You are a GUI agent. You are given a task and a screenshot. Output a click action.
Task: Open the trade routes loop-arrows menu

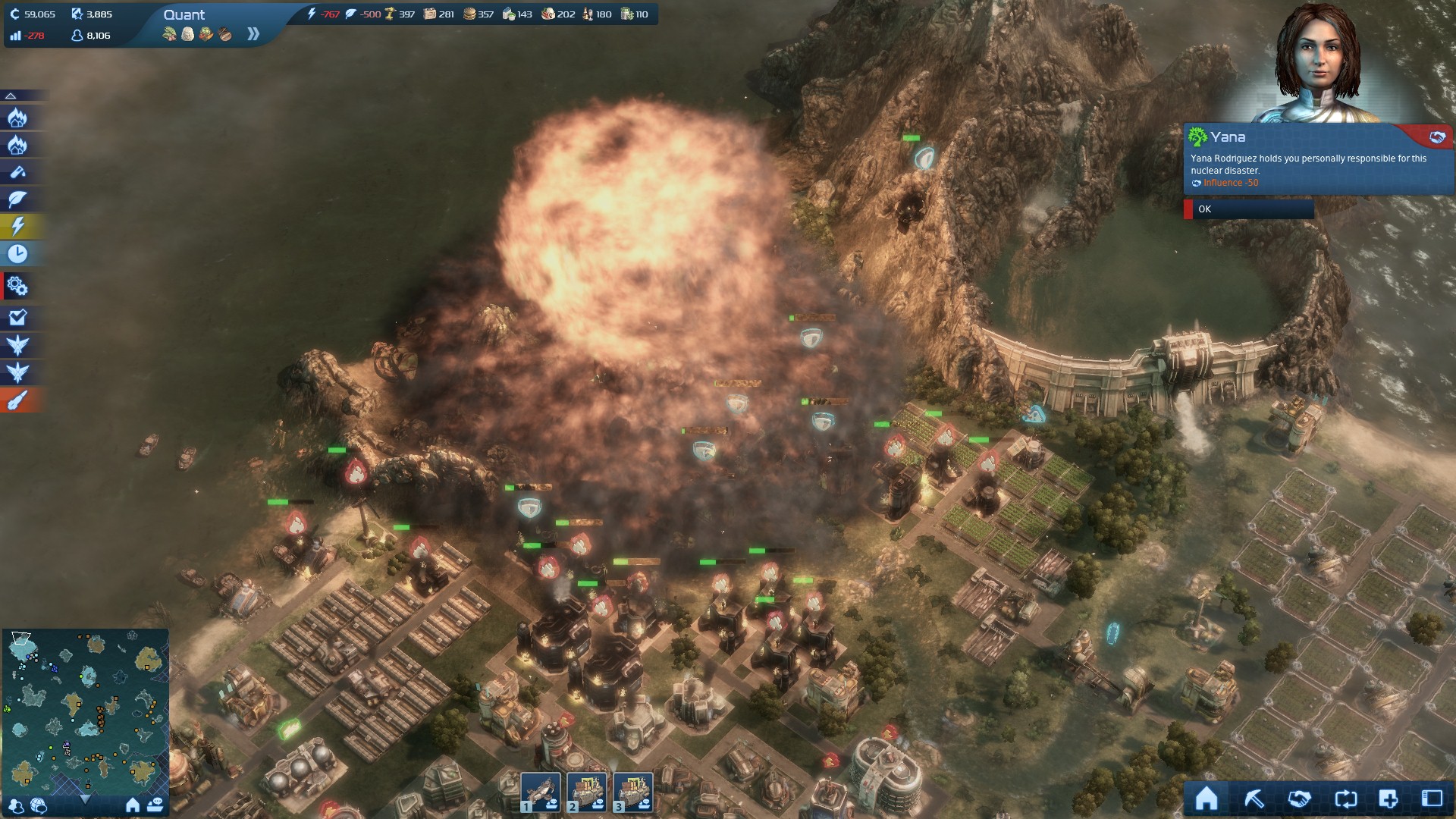[x=1345, y=799]
